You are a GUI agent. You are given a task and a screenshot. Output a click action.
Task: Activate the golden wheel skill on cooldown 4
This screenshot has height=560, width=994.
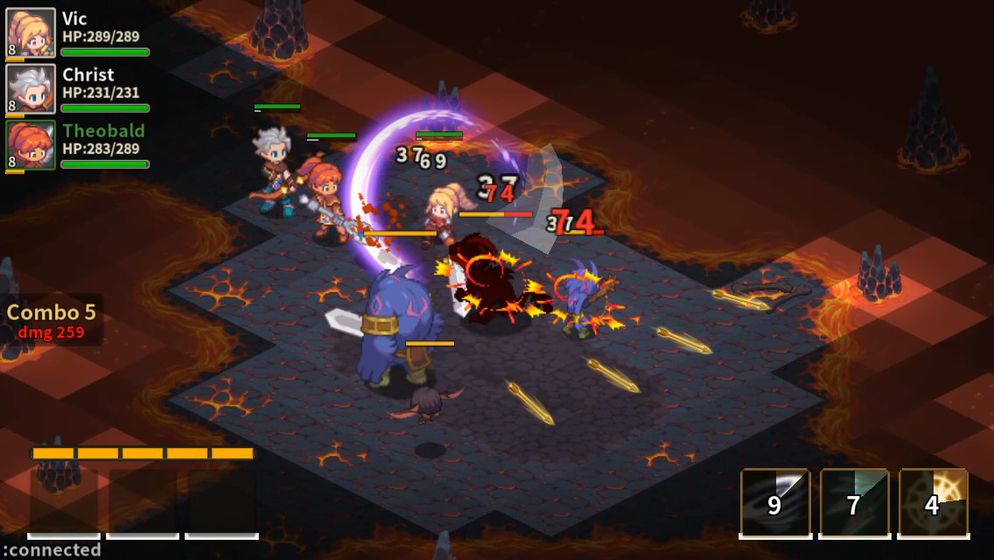933,502
